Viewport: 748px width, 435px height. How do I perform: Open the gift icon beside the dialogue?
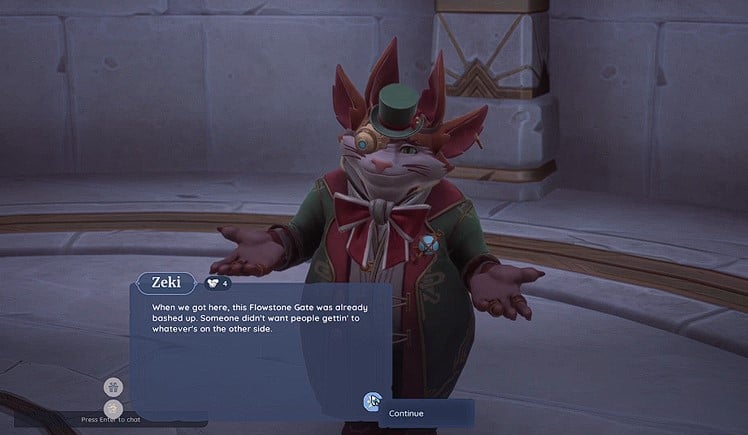[x=113, y=386]
